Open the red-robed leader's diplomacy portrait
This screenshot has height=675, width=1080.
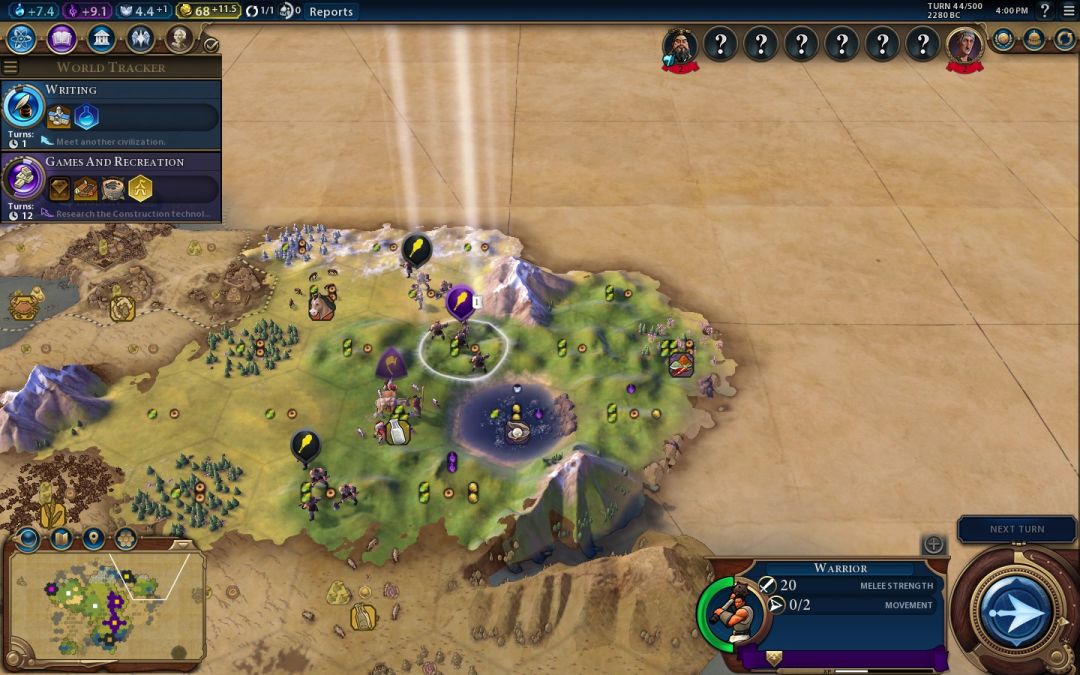(x=965, y=45)
